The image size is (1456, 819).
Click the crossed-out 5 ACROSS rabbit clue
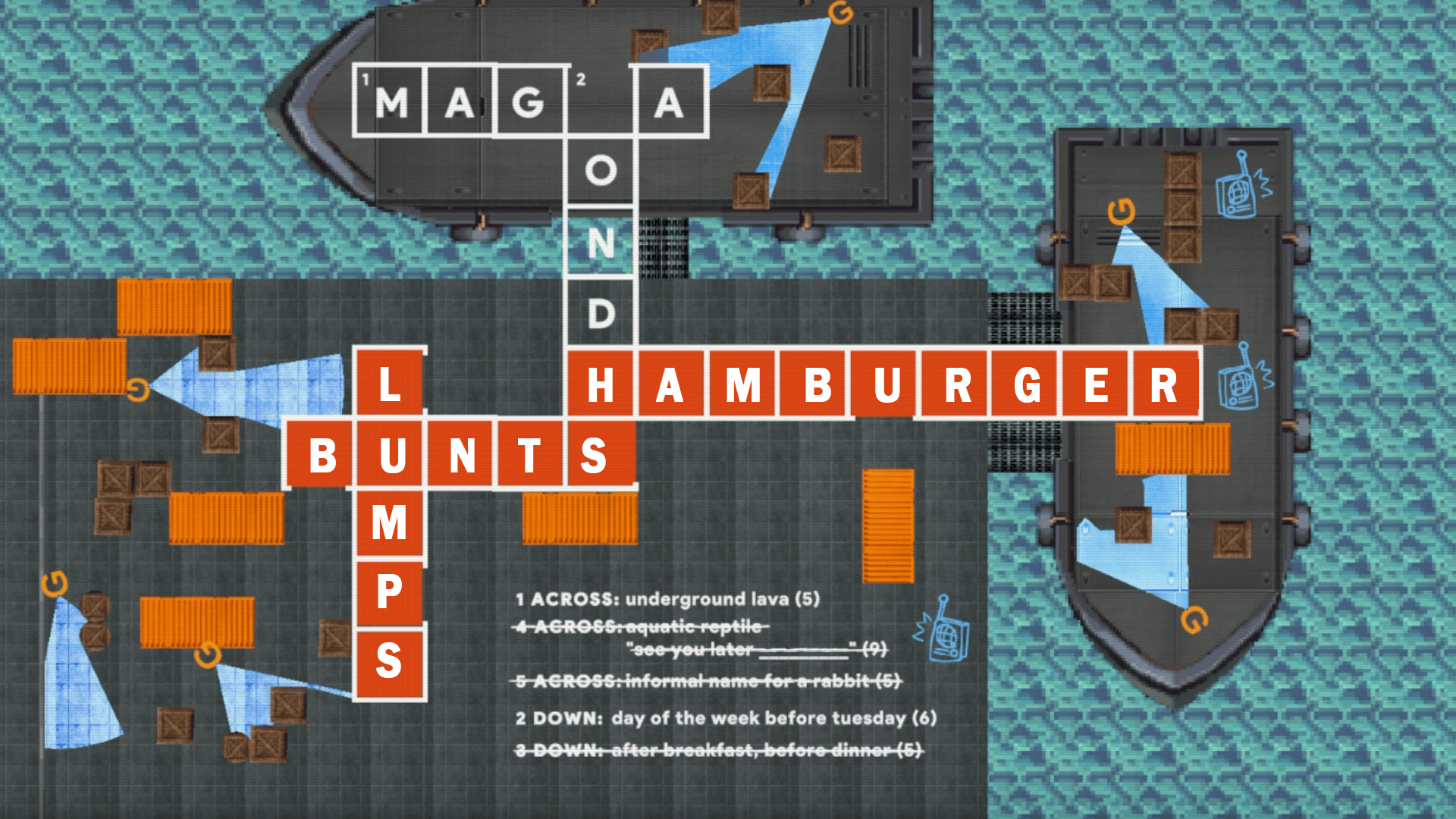(705, 682)
